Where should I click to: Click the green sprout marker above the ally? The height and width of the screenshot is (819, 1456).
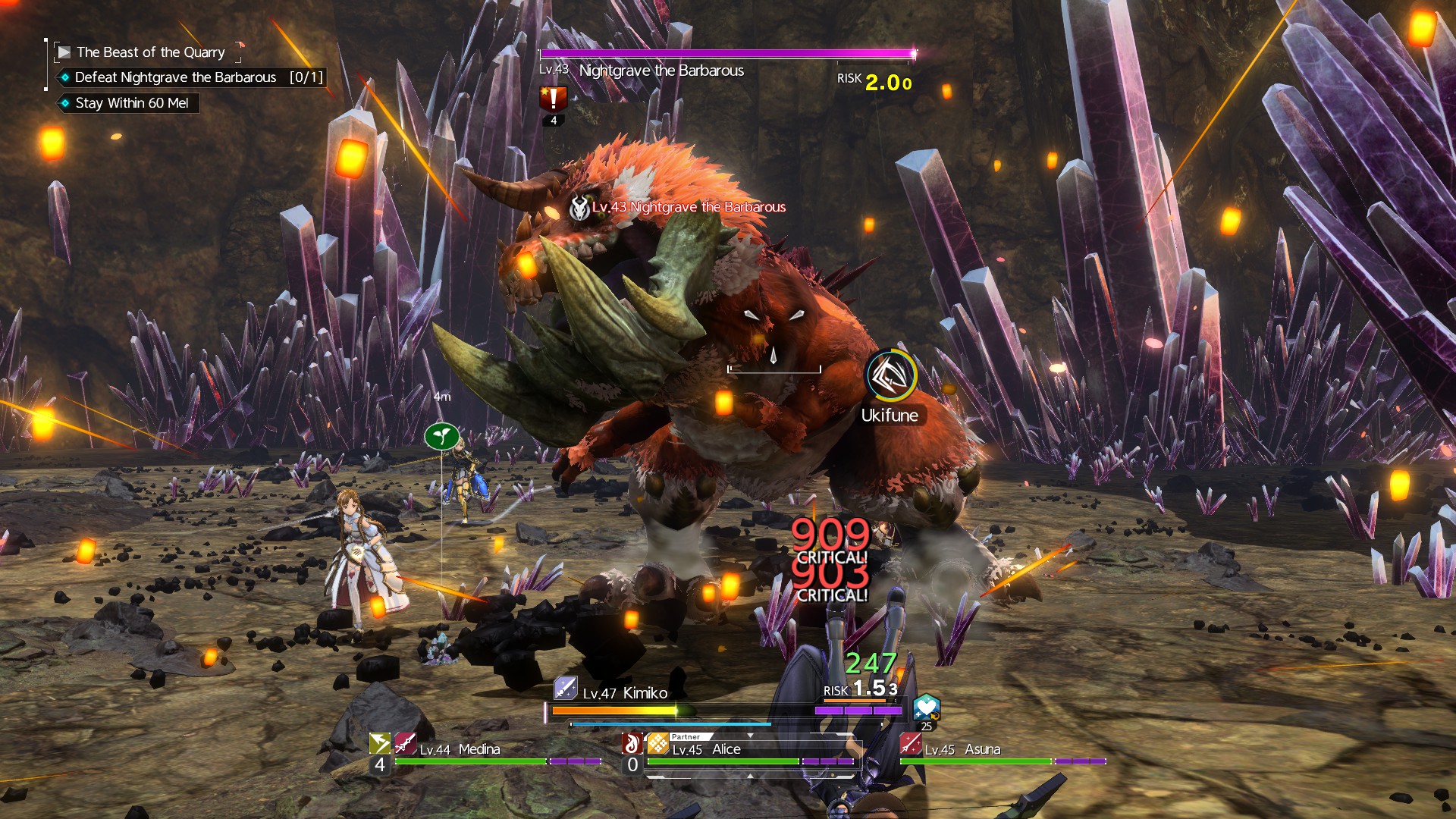pos(441,436)
